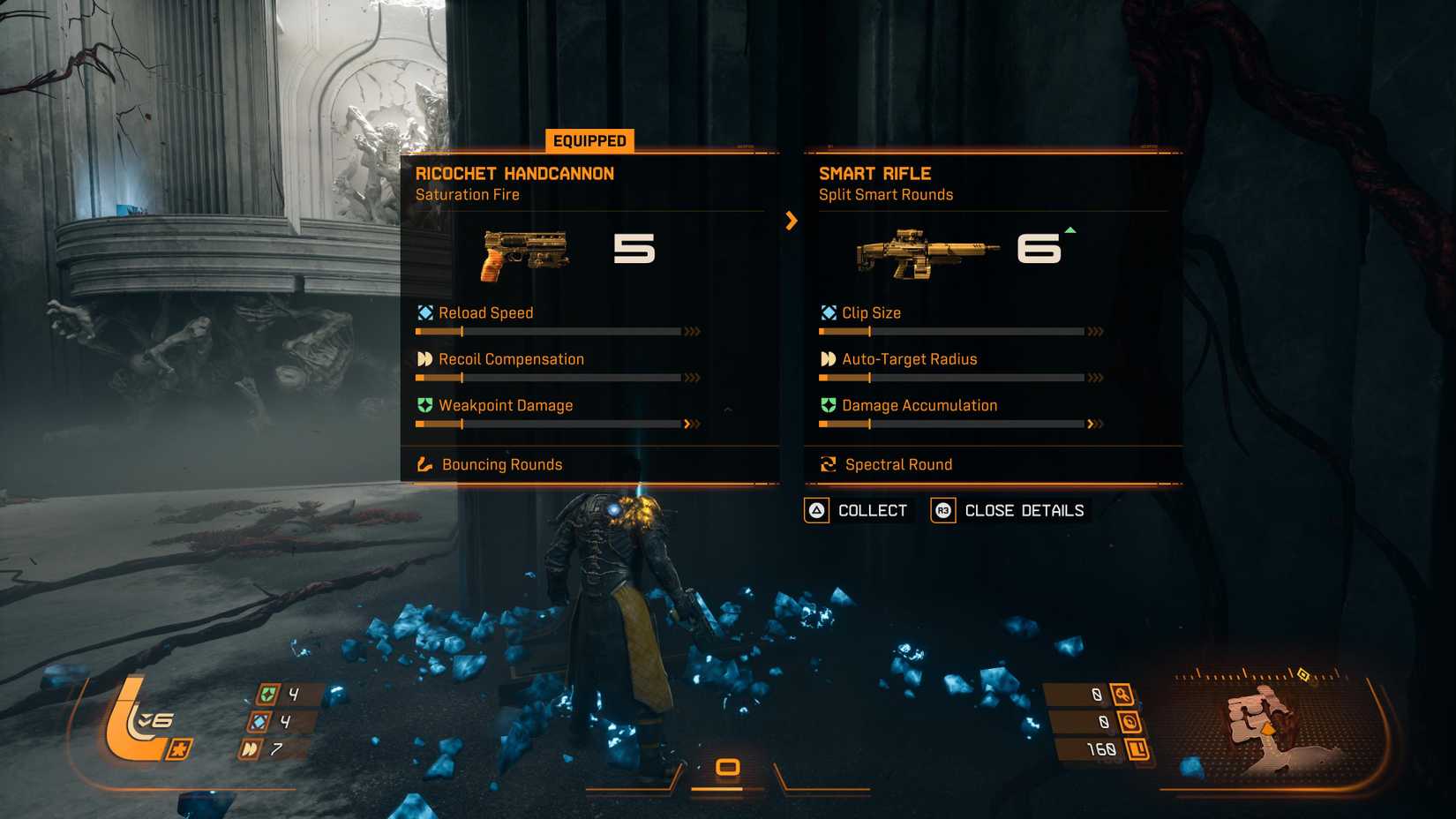The width and height of the screenshot is (1456, 819).
Task: Select the Spectral Round trait icon
Action: pyautogui.click(x=829, y=463)
